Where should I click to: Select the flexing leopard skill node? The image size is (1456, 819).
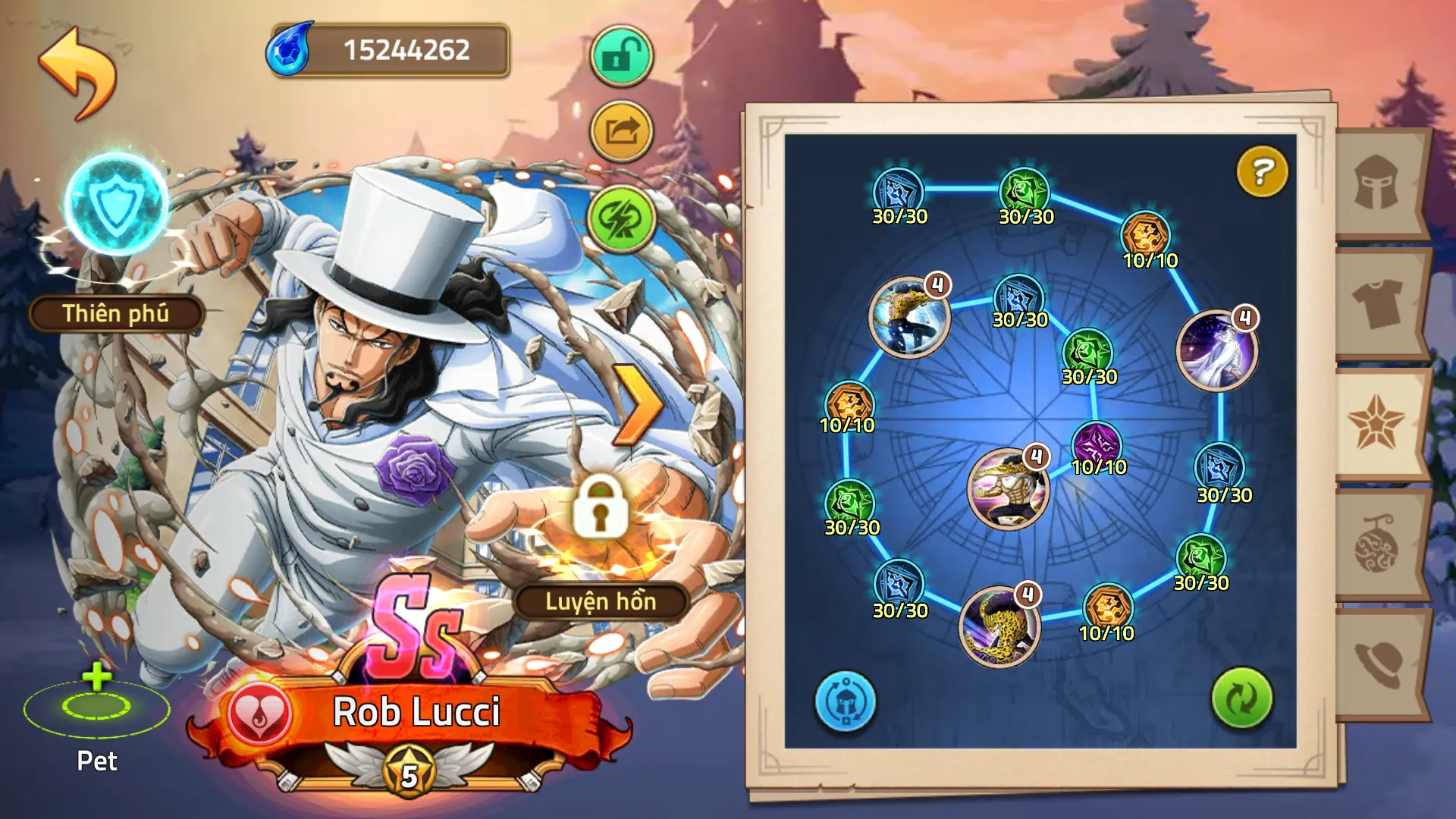click(1008, 488)
